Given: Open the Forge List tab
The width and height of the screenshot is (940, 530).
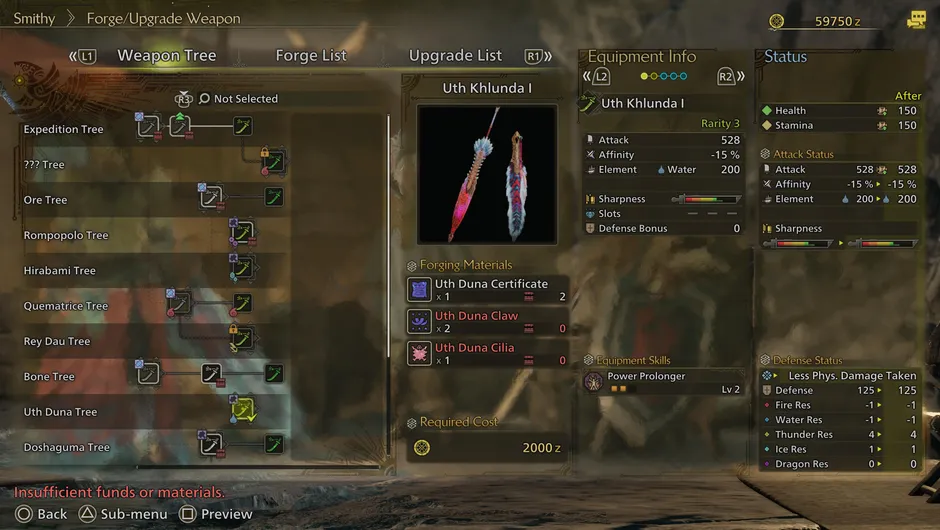Looking at the screenshot, I should tap(311, 56).
